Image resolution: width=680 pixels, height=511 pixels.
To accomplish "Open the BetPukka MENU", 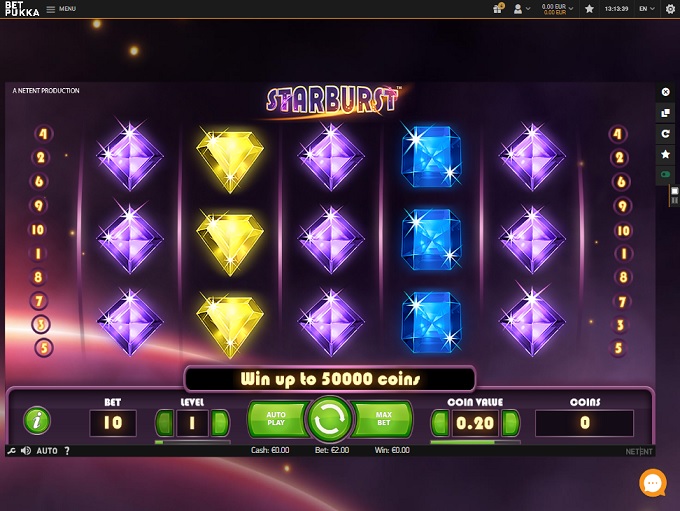I will coord(62,9).
